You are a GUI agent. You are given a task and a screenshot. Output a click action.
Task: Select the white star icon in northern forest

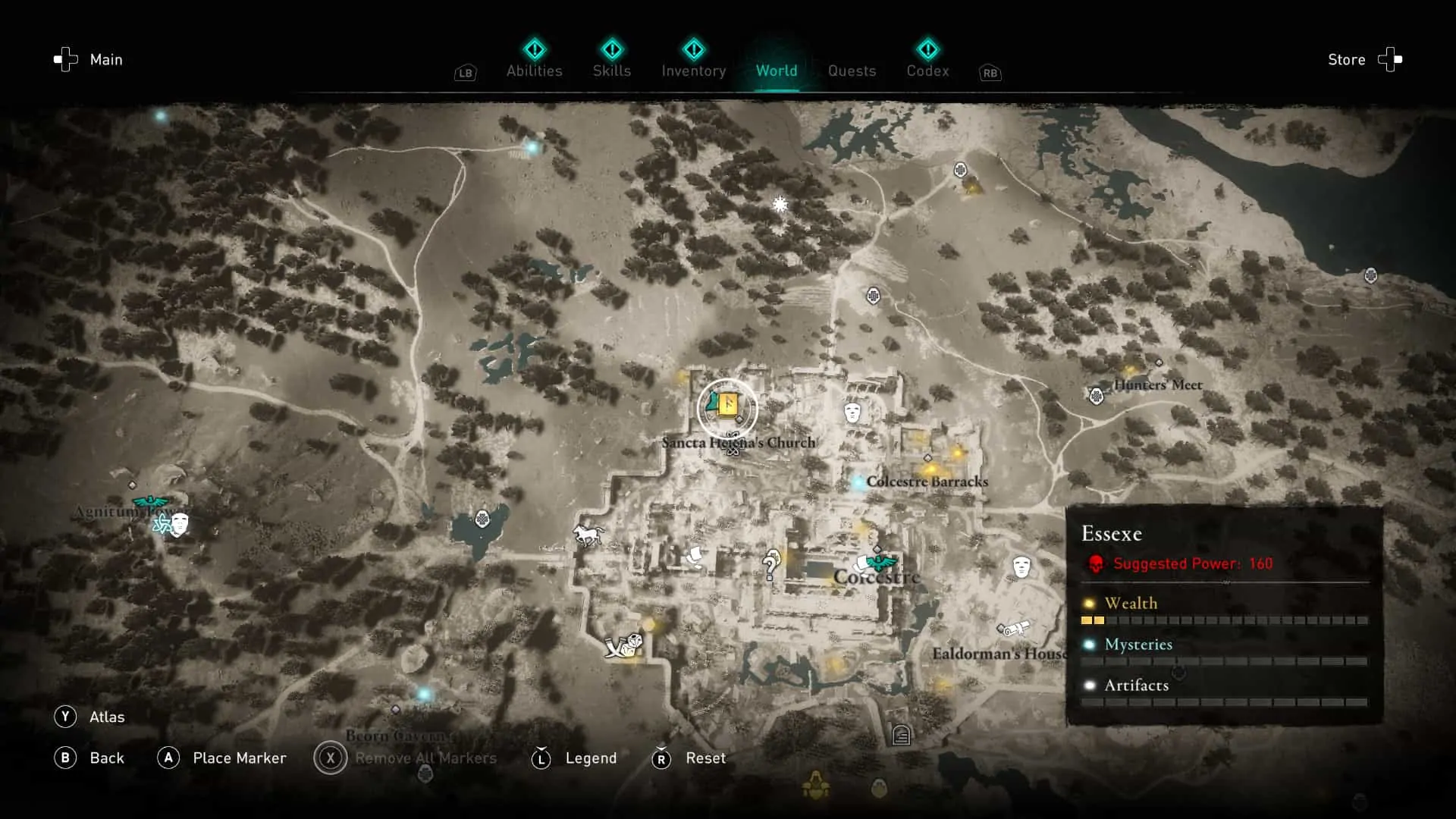[x=780, y=204]
